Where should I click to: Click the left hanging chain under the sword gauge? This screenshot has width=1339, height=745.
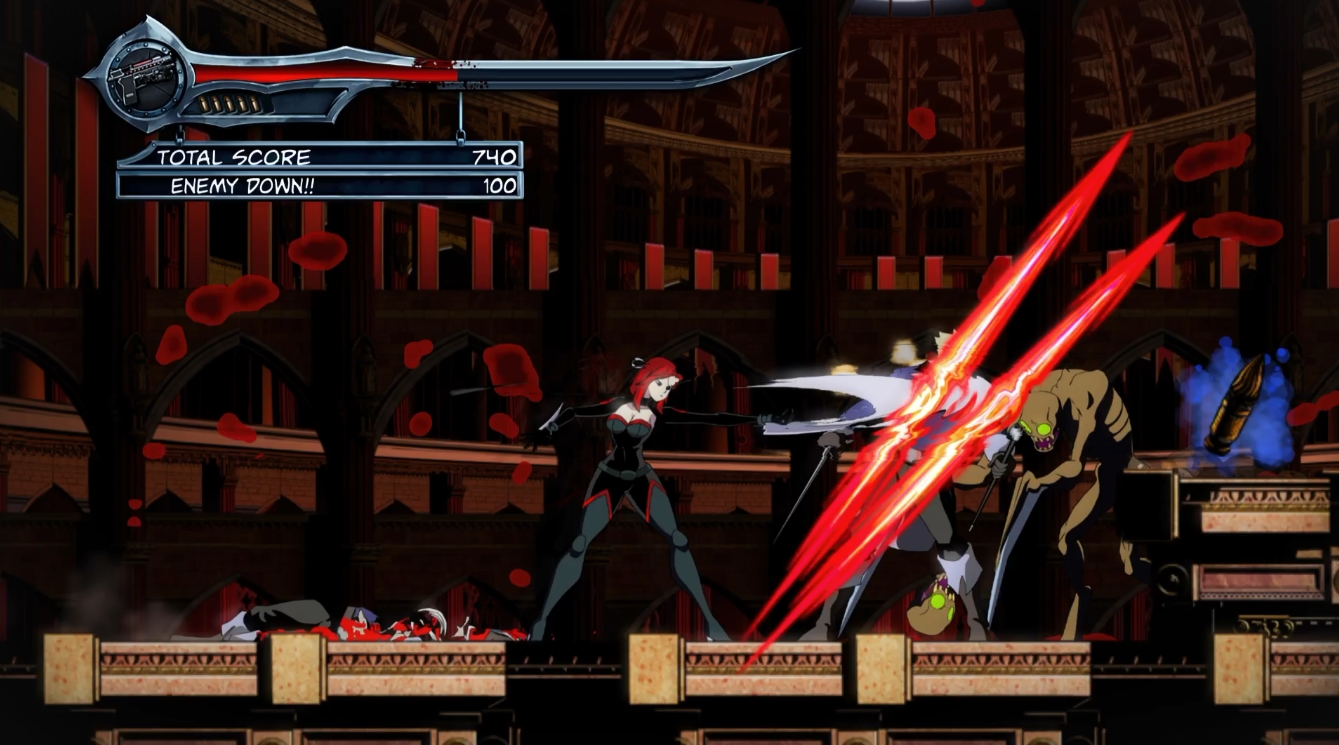tap(180, 134)
